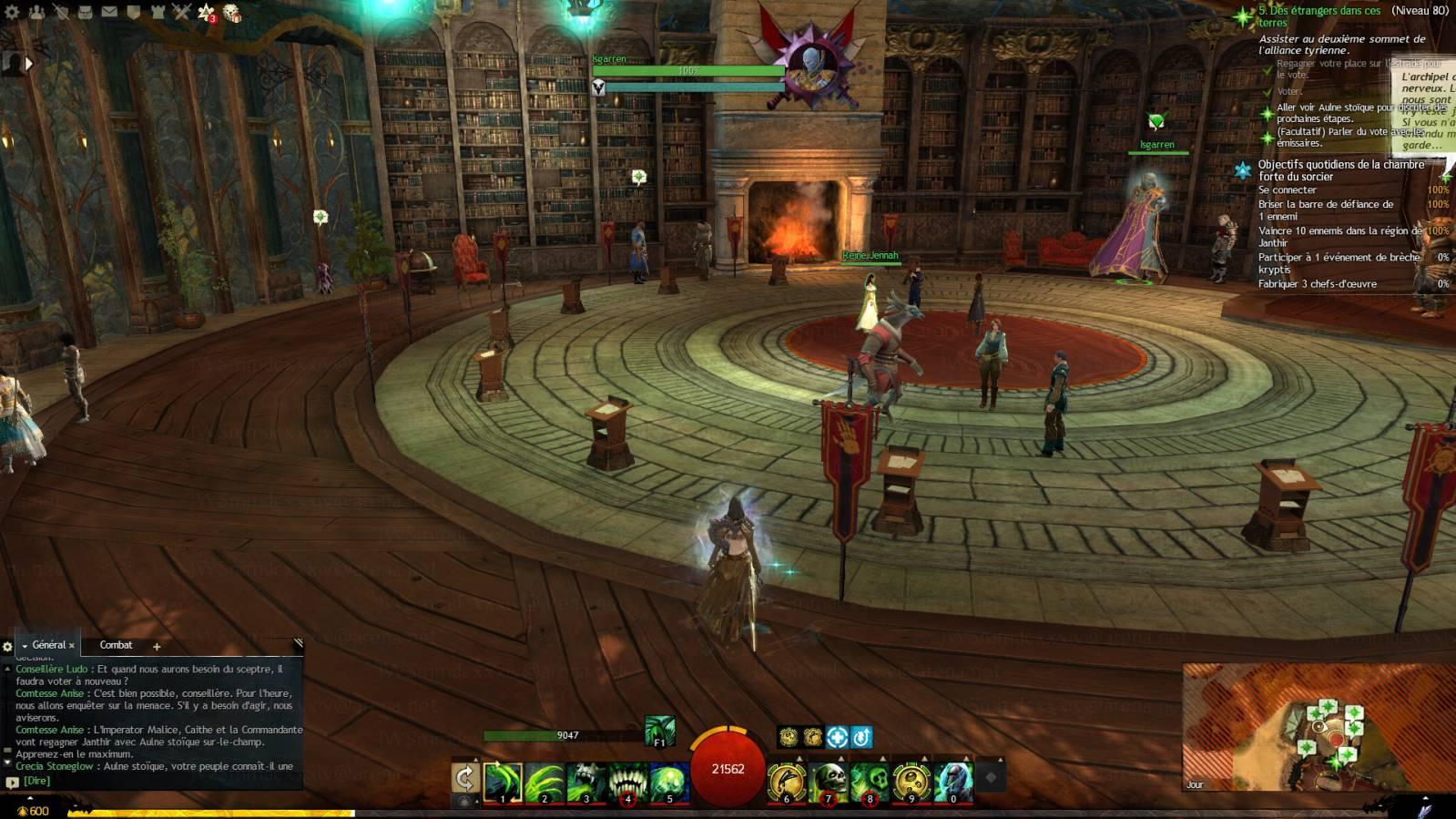The height and width of the screenshot is (819, 1456).
Task: Activate the elite skill in slot 0
Action: pyautogui.click(x=953, y=783)
